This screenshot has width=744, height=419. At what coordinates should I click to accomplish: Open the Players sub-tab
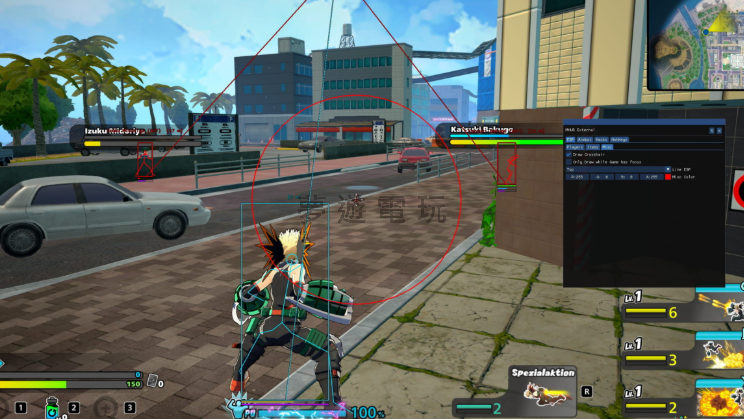point(575,147)
